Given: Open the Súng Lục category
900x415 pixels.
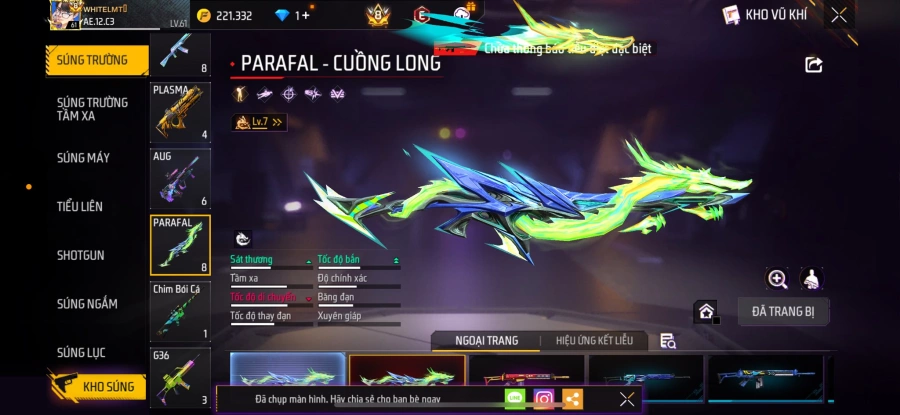Looking at the screenshot, I should point(81,352).
